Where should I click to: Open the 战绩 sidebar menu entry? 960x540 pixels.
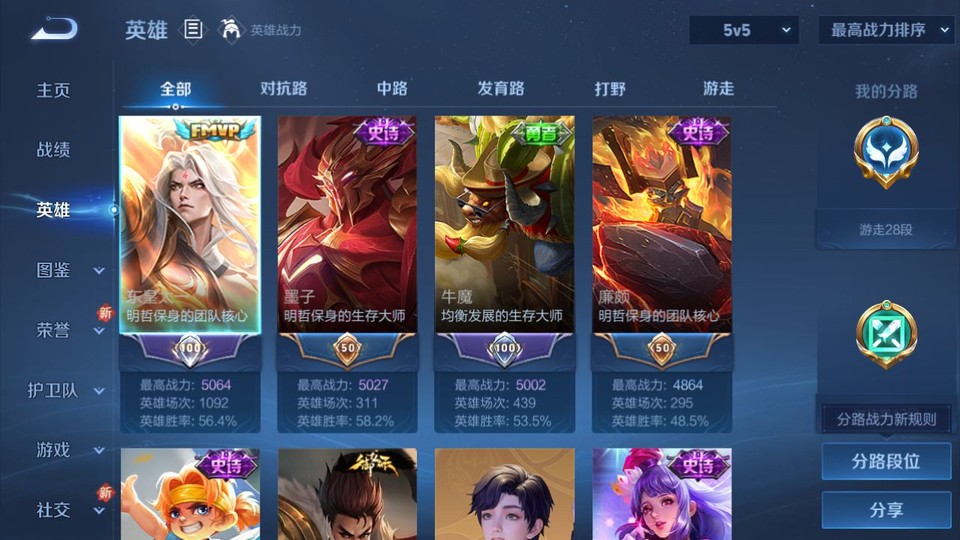point(54,150)
